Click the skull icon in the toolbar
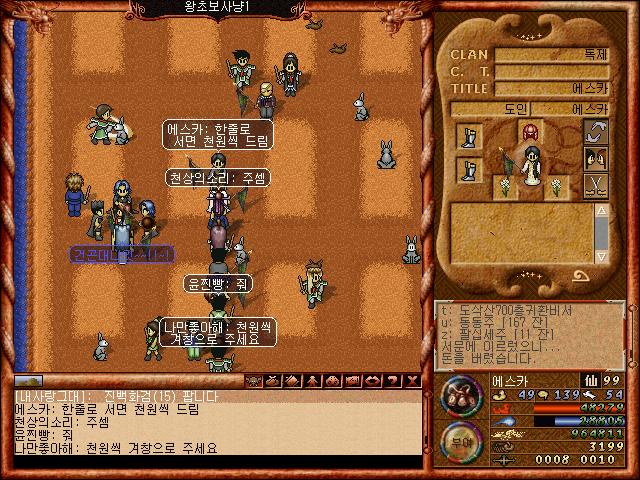The width and height of the screenshot is (640, 480). tap(254, 380)
